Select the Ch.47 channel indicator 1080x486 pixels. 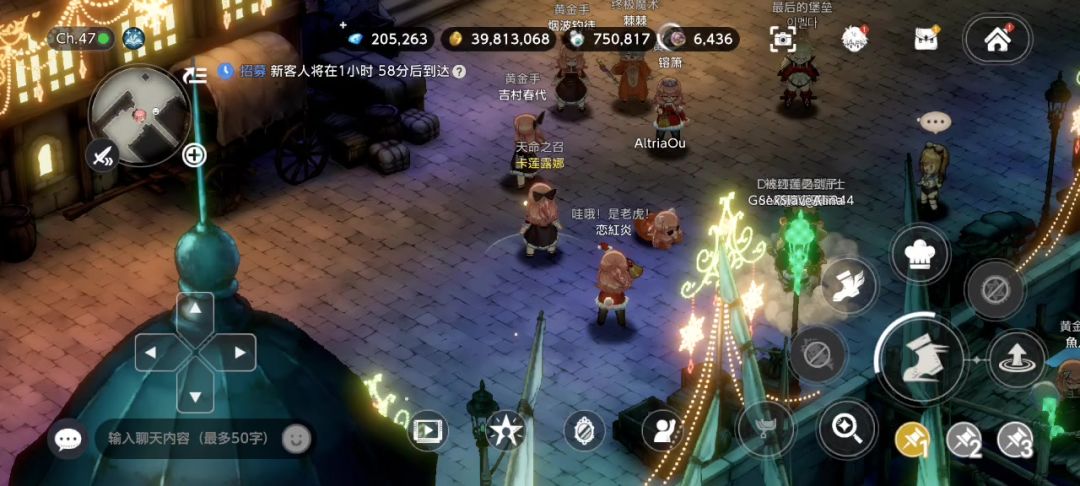pyautogui.click(x=82, y=39)
